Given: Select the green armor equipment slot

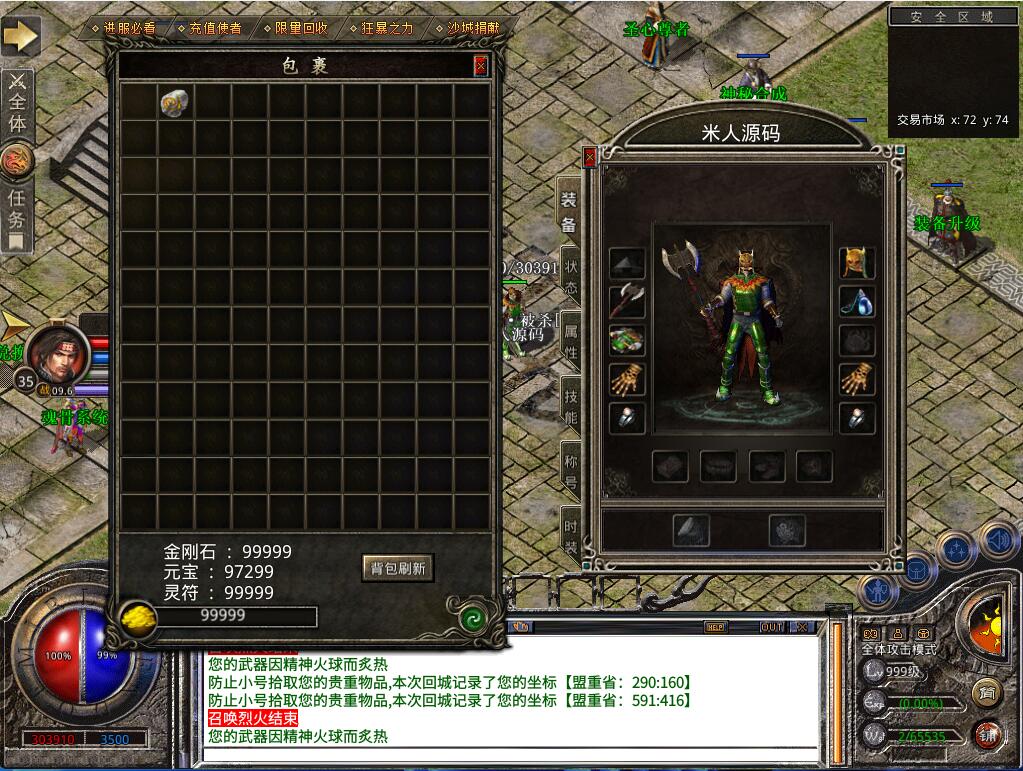Looking at the screenshot, I should click(627, 340).
